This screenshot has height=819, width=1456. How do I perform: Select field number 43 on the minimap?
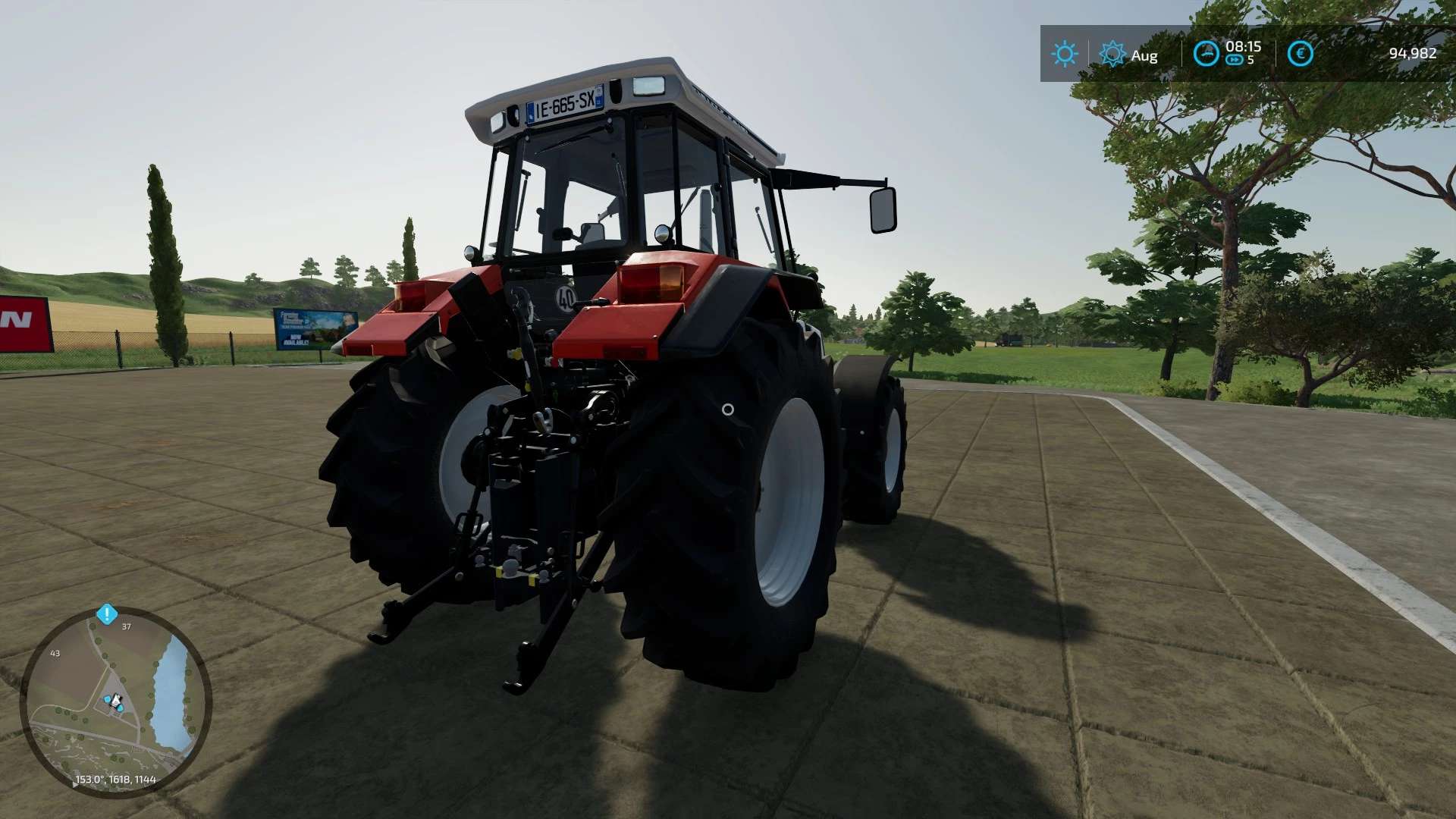tap(55, 653)
